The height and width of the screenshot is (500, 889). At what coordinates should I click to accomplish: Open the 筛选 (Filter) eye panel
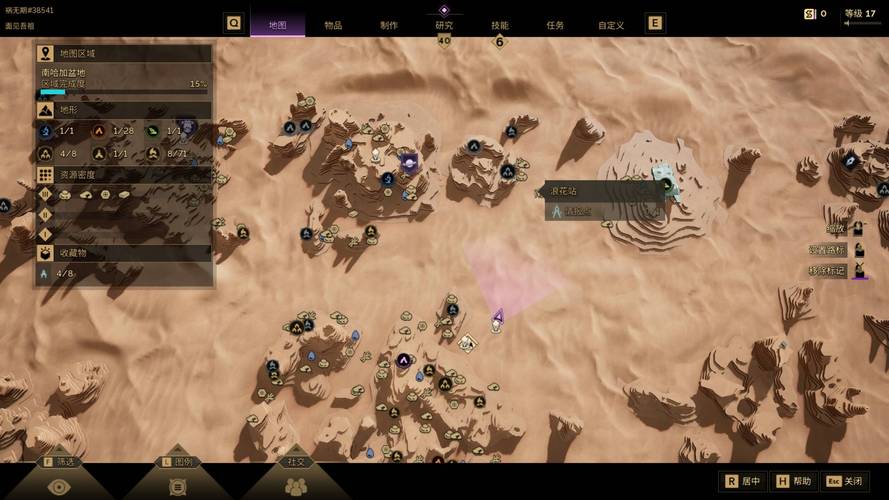point(59,485)
